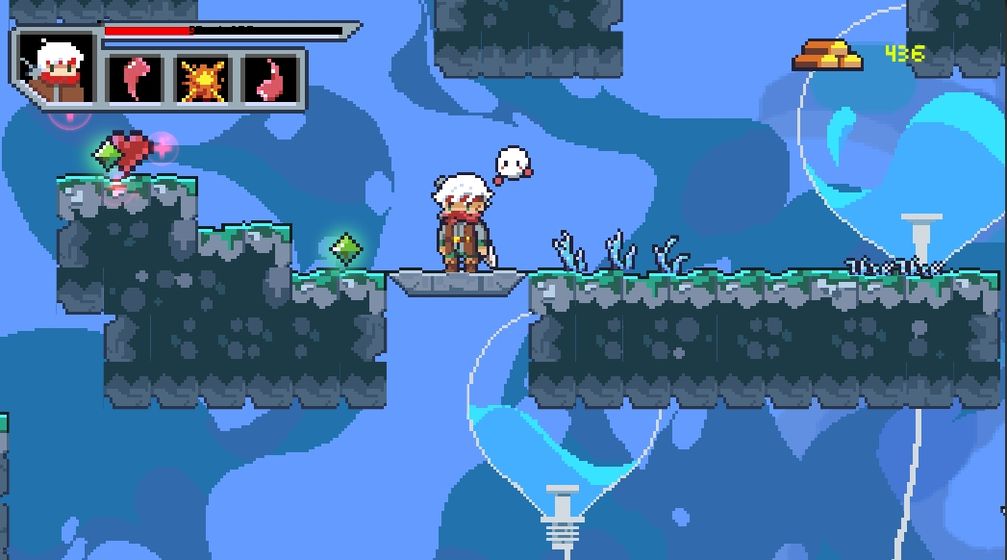The height and width of the screenshot is (560, 1007).
Task: Click the gold bars currency icon
Action: tap(828, 54)
